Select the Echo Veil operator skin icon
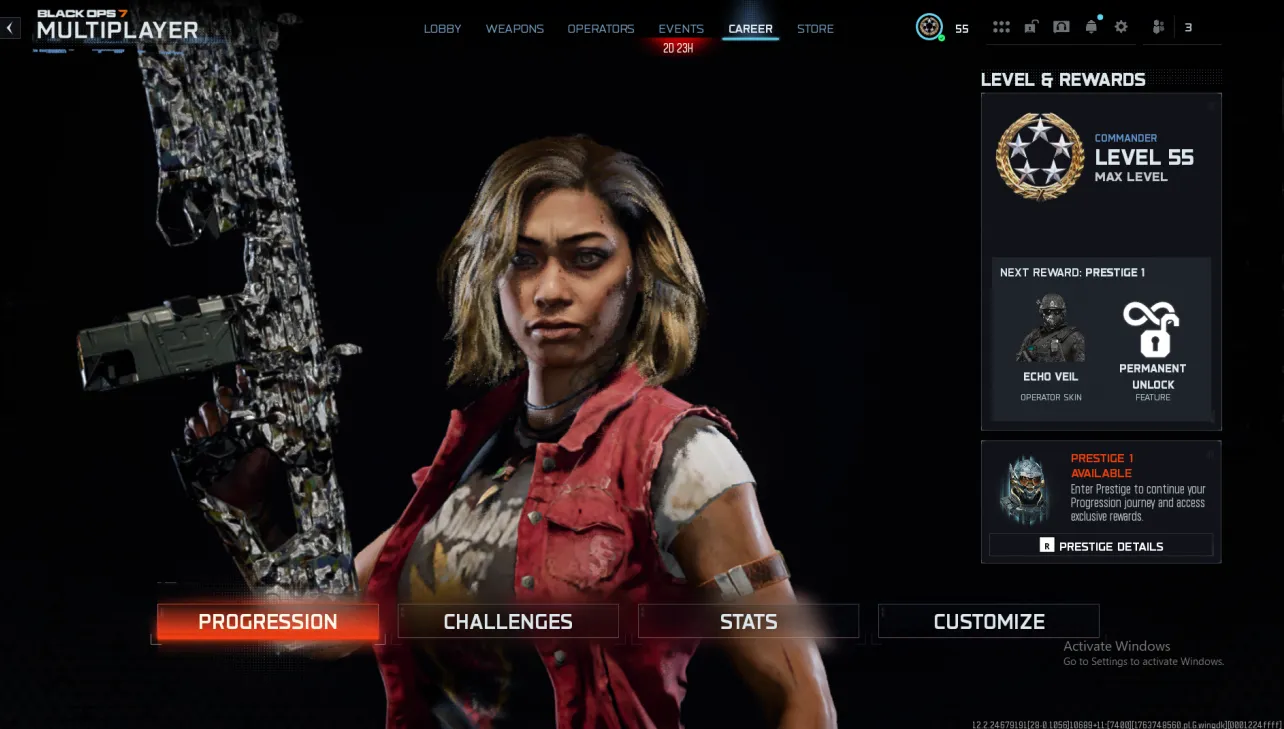The width and height of the screenshot is (1284, 729). tap(1049, 330)
